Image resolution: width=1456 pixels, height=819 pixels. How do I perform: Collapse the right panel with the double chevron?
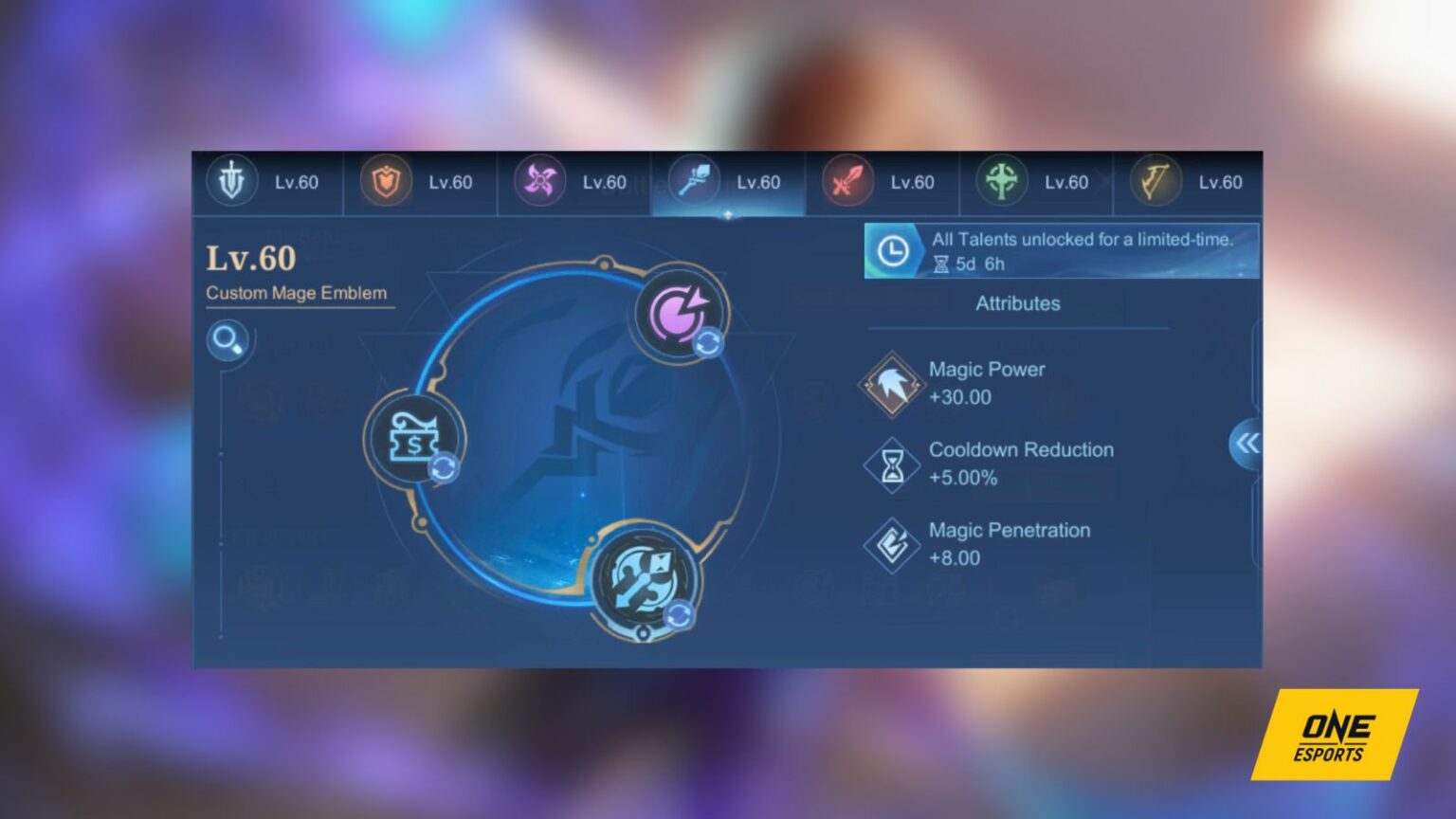(x=1247, y=443)
